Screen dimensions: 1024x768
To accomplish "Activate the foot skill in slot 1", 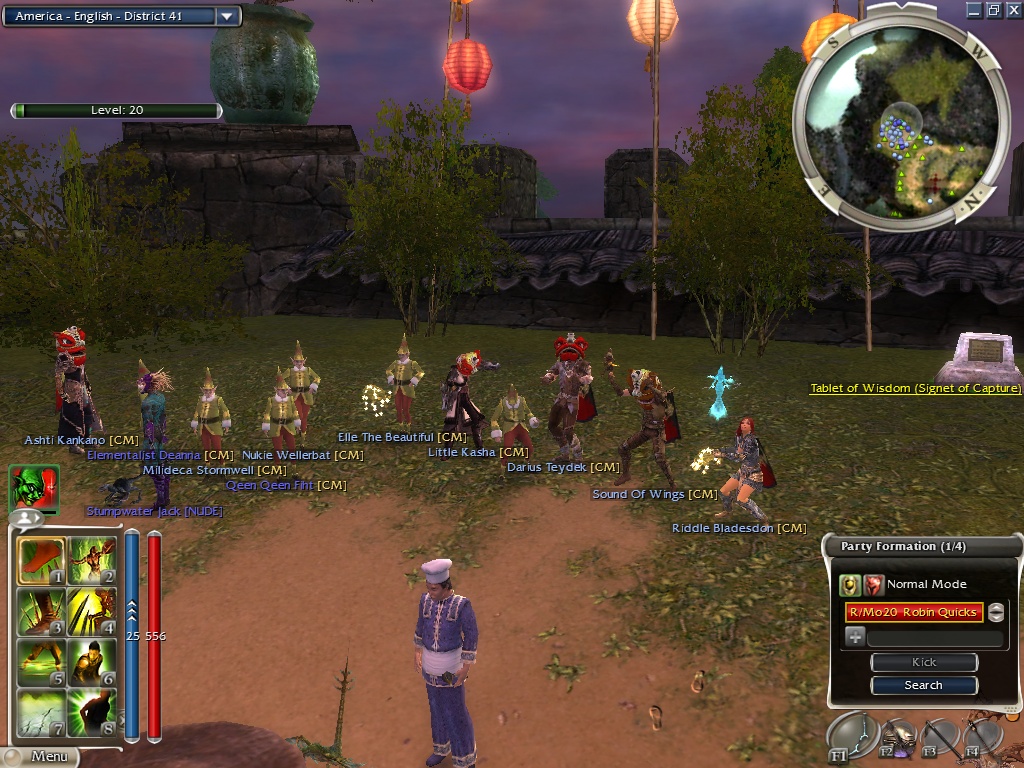I will coord(41,562).
